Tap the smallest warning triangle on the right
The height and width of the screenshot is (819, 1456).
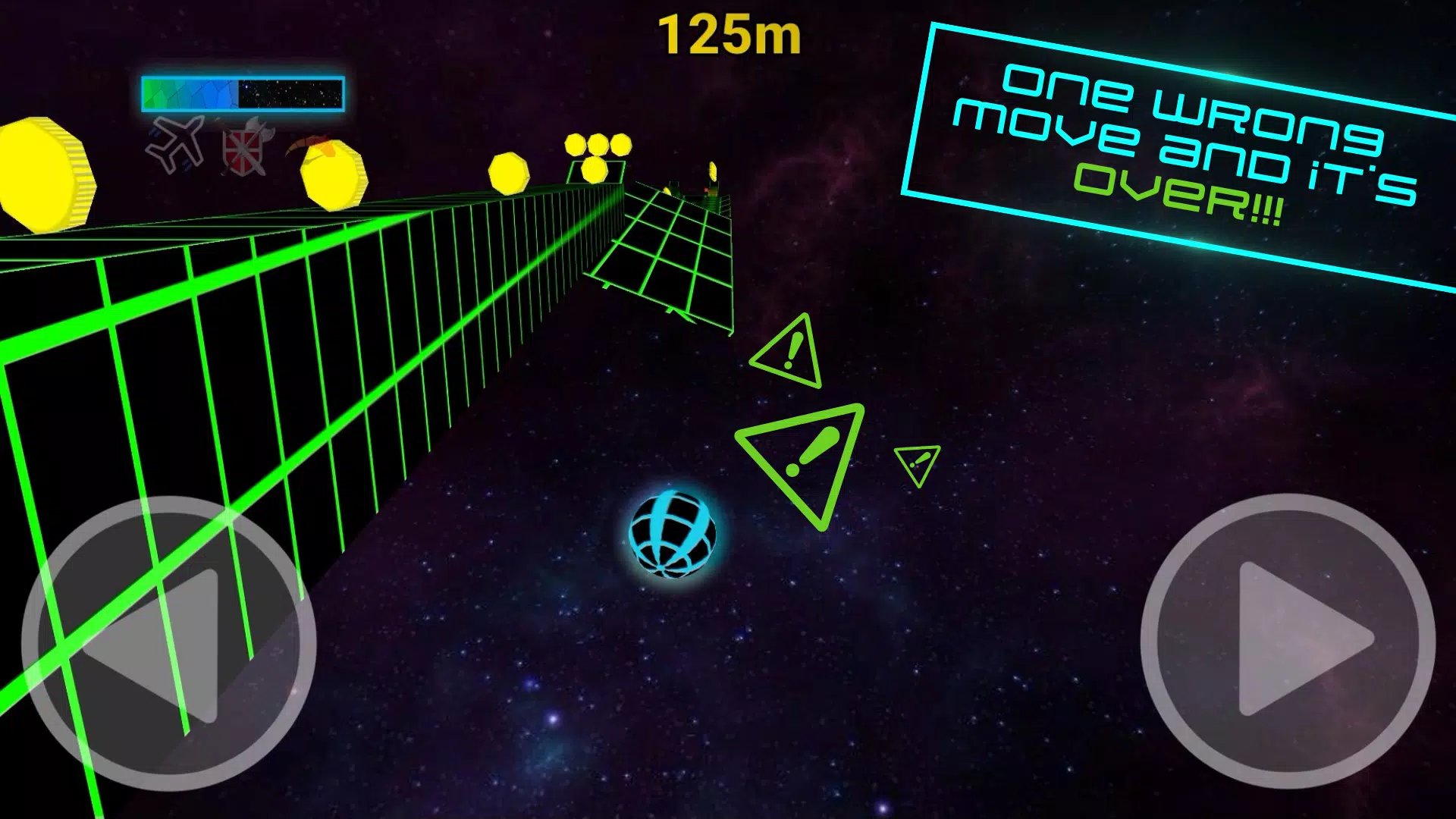click(x=918, y=459)
